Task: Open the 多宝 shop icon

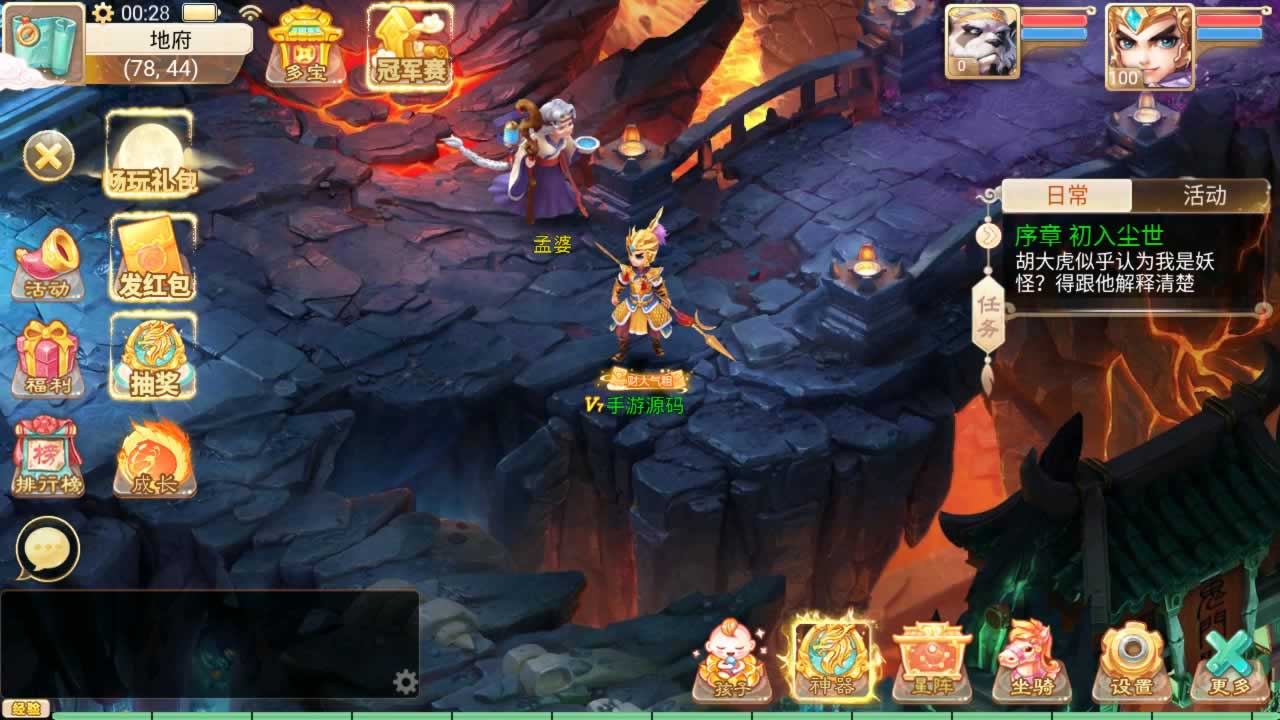Action: click(305, 47)
